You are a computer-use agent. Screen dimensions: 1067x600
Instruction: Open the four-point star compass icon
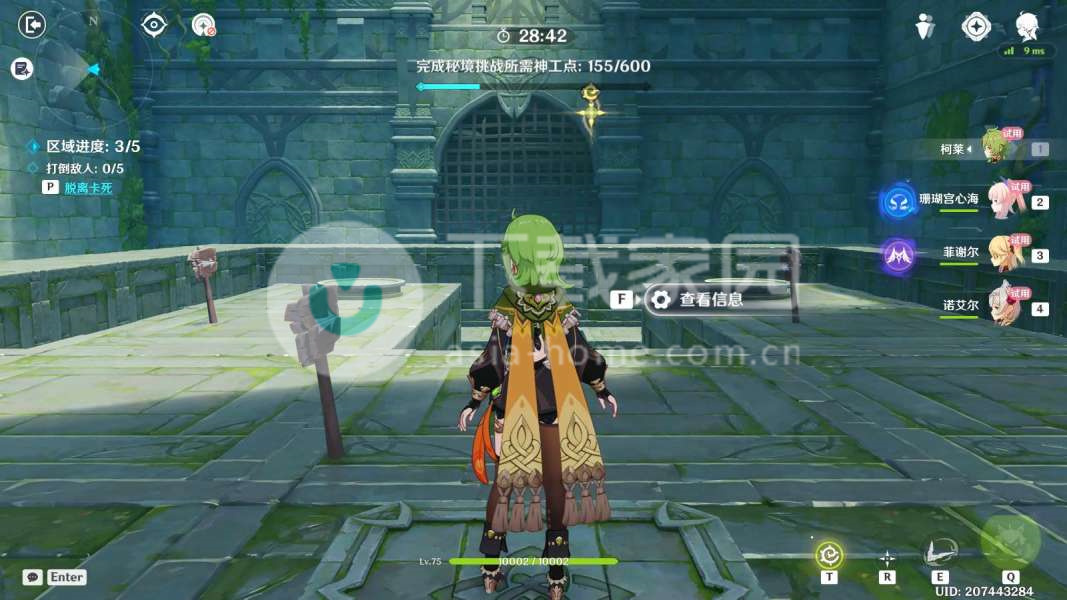click(976, 27)
